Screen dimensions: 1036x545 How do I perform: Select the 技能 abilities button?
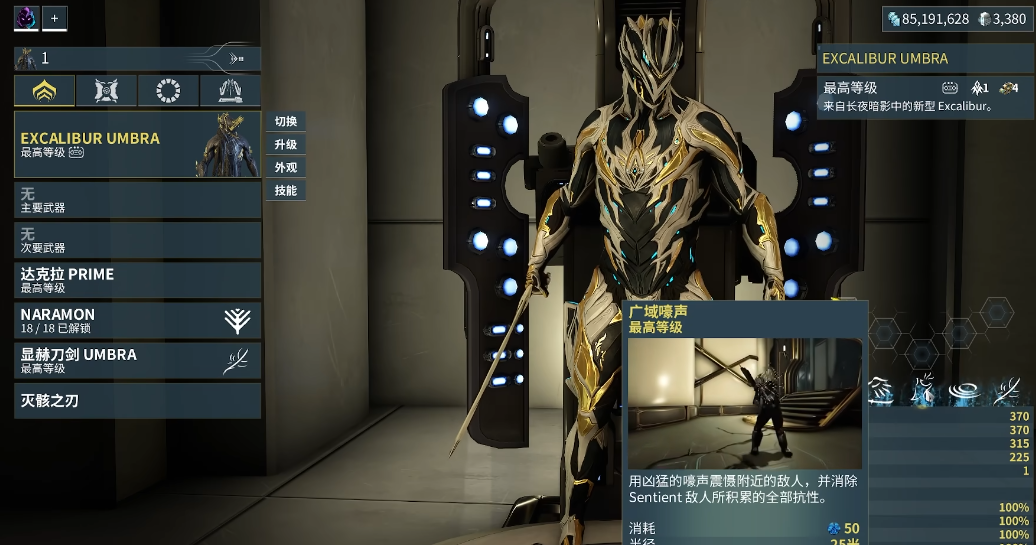point(285,191)
